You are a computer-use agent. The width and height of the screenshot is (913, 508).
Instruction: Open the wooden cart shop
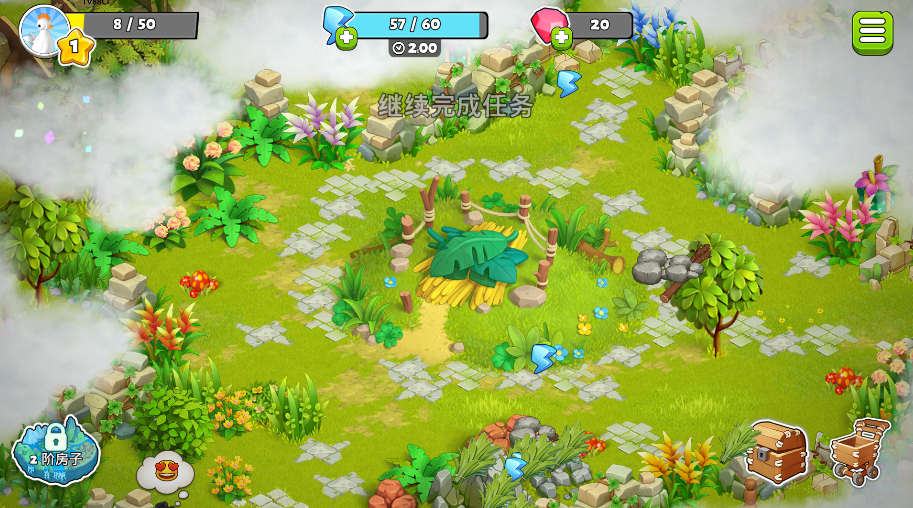859,451
